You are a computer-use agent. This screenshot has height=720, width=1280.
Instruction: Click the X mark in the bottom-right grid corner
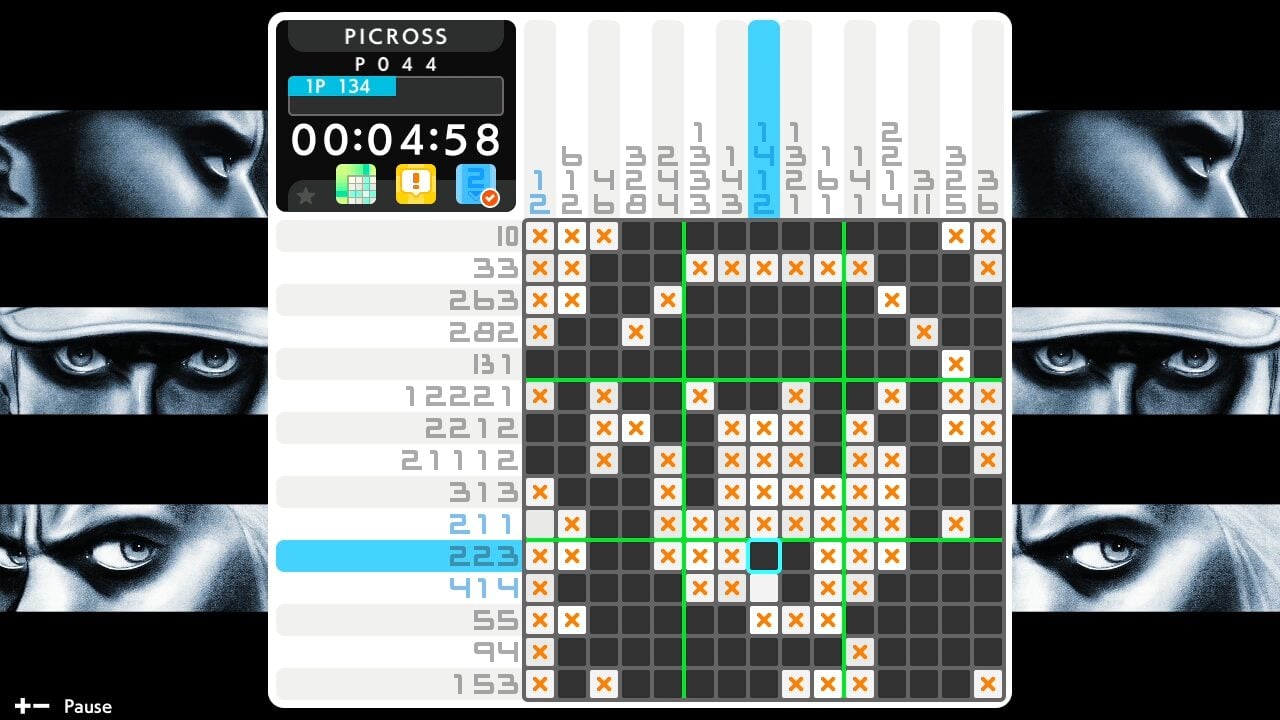tap(987, 684)
